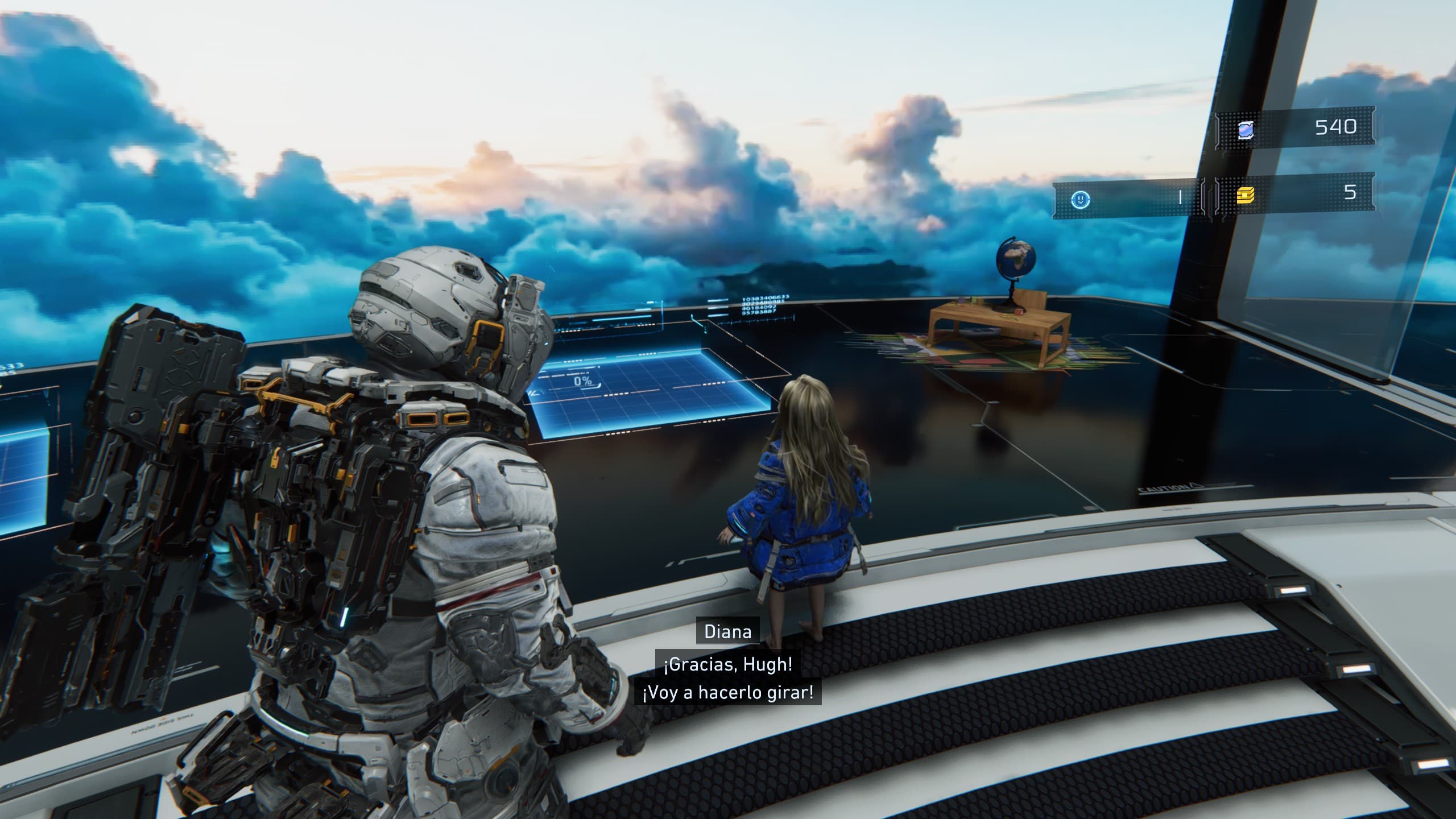1456x819 pixels.
Task: Click the yellow stacked coin icon
Action: click(x=1246, y=196)
